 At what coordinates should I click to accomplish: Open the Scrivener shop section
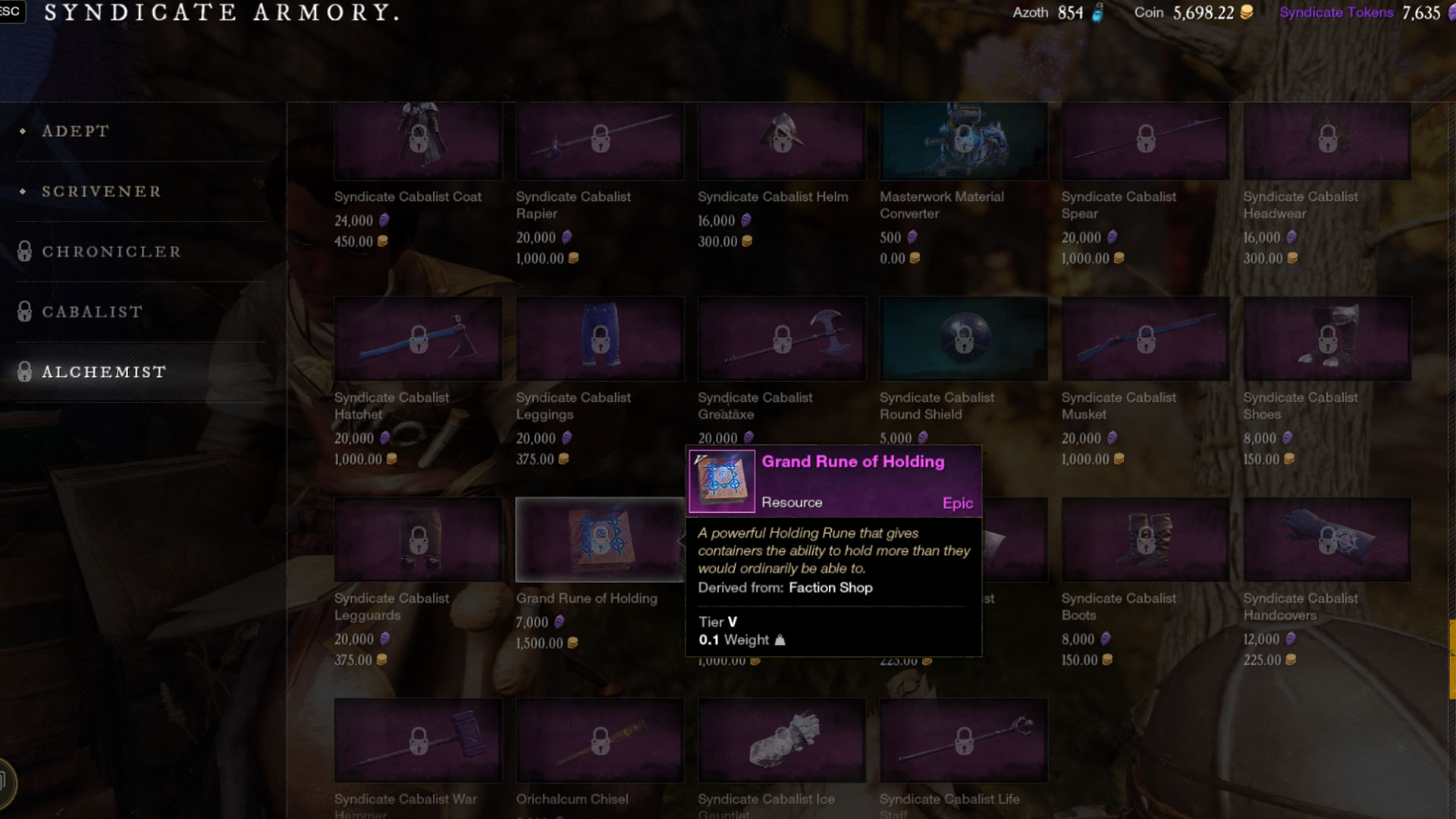click(x=100, y=191)
